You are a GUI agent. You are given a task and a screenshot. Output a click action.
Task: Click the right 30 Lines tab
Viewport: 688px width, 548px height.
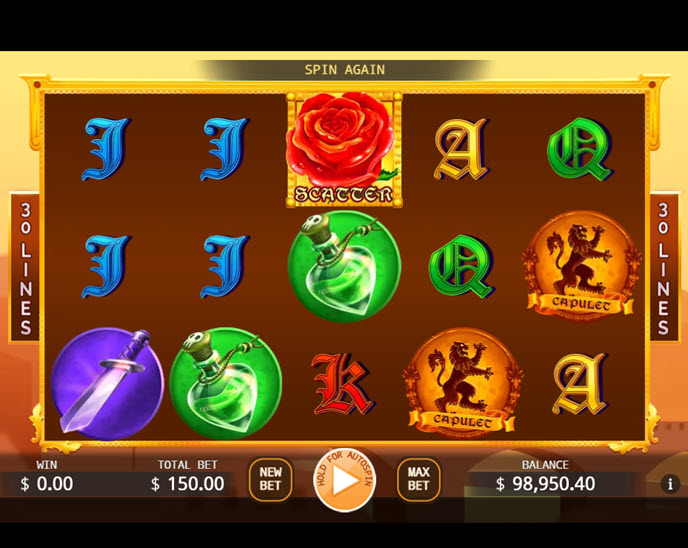pyautogui.click(x=662, y=267)
